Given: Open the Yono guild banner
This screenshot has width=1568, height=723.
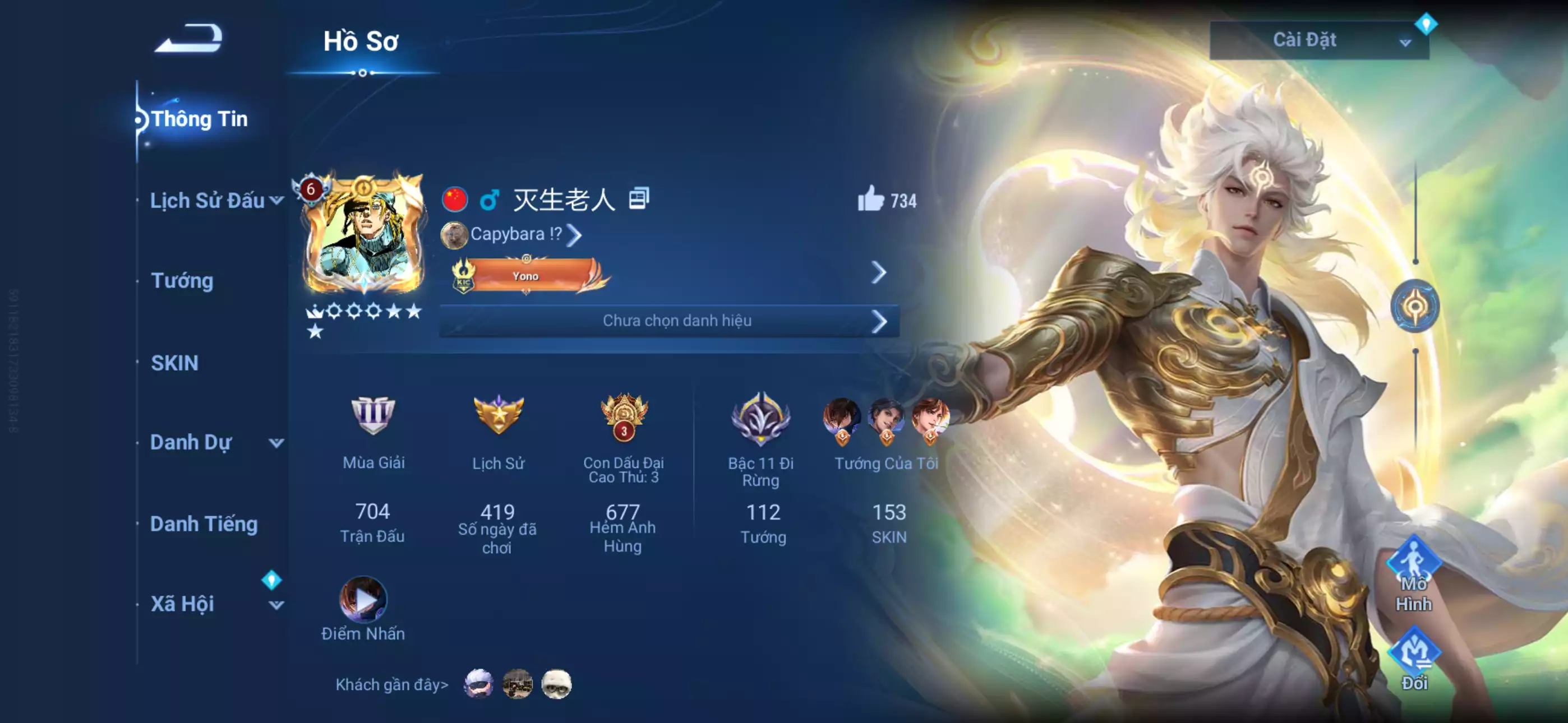Looking at the screenshot, I should [x=525, y=275].
